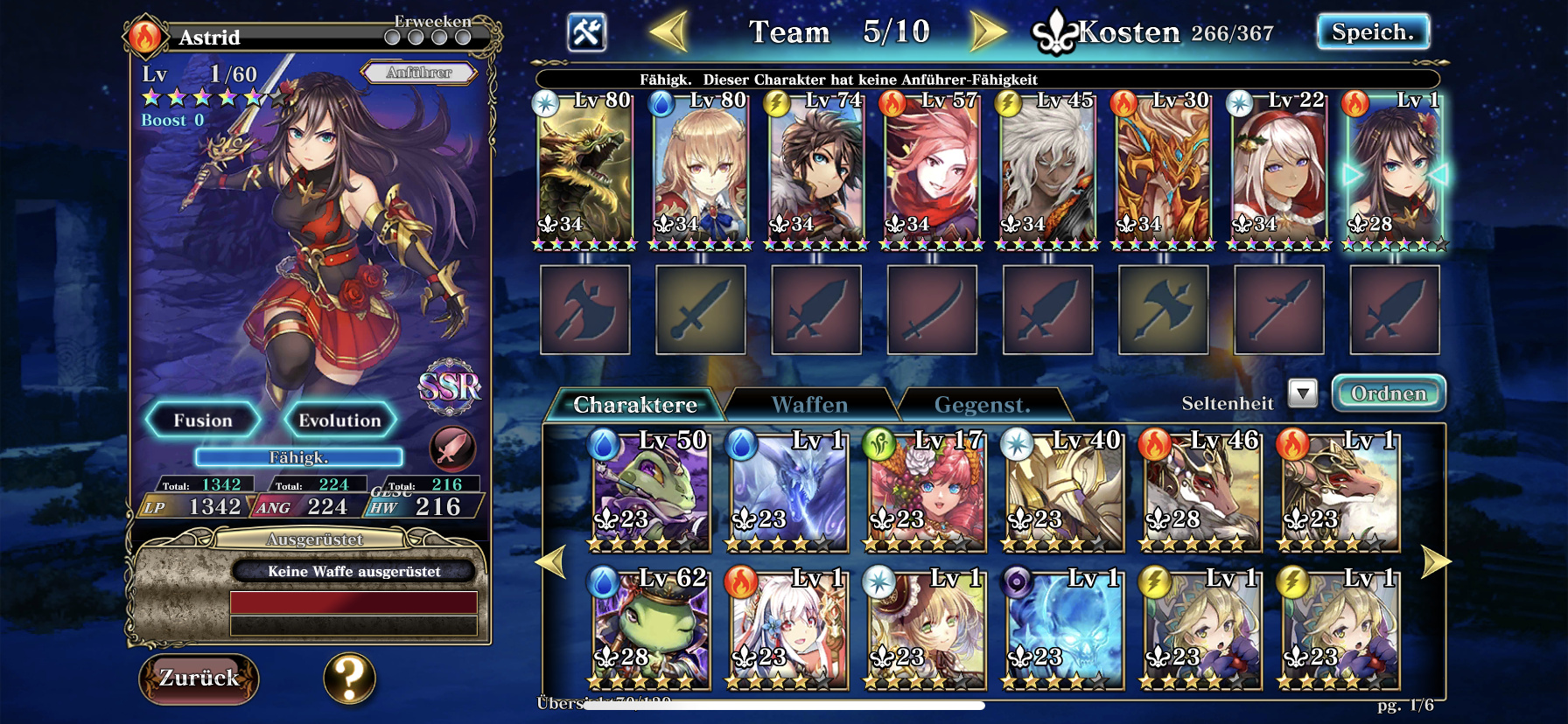Select the Lv 74 lightning team member

(815, 171)
